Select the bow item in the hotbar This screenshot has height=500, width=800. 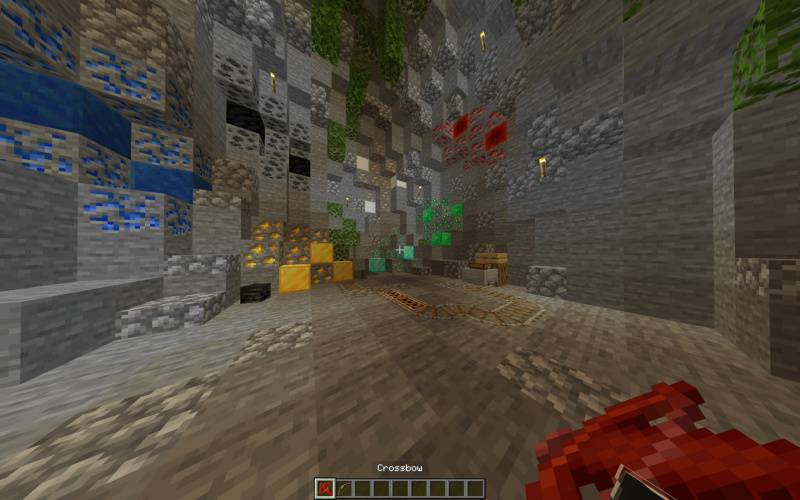343,488
